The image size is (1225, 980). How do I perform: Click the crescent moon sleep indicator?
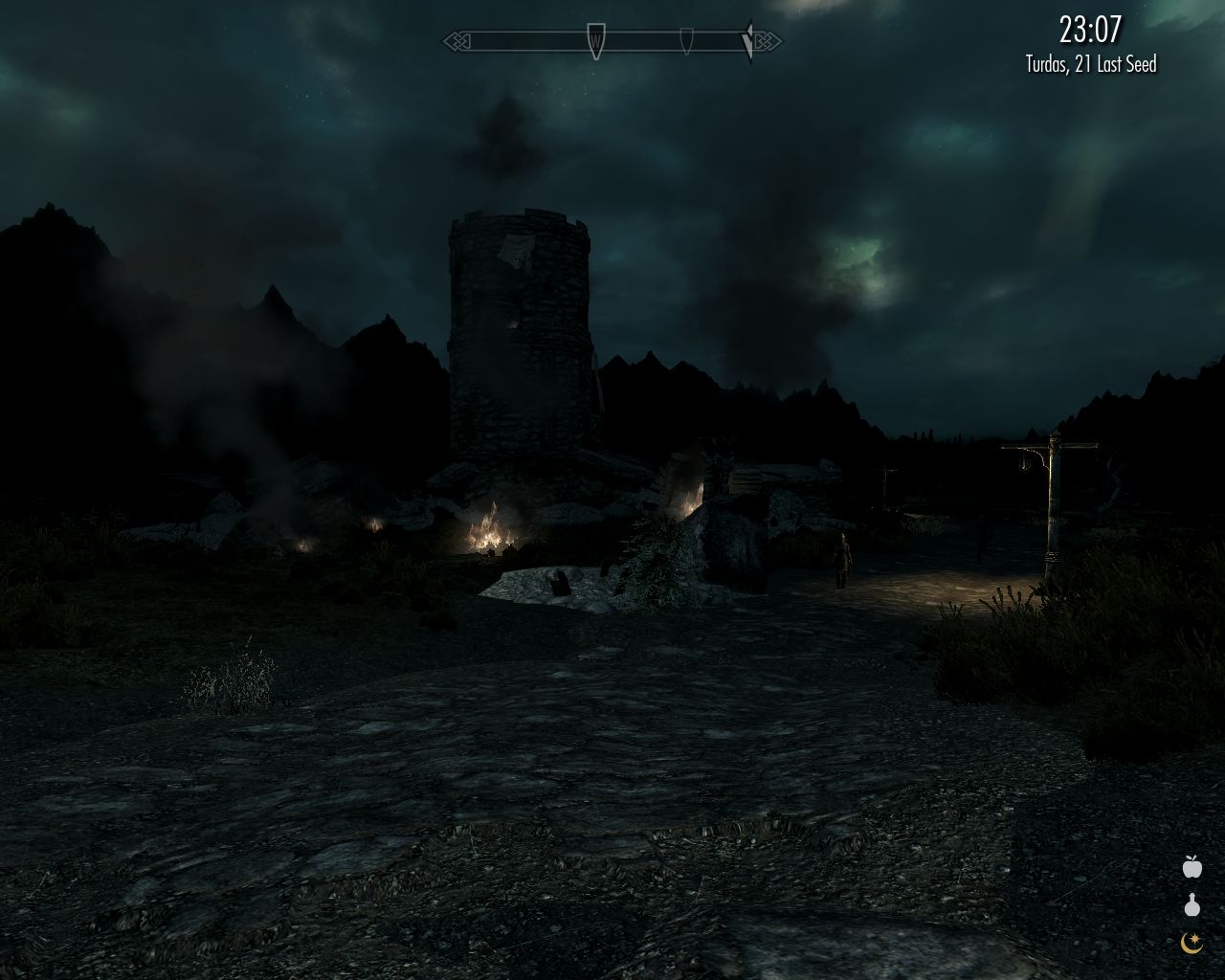pos(1190,946)
